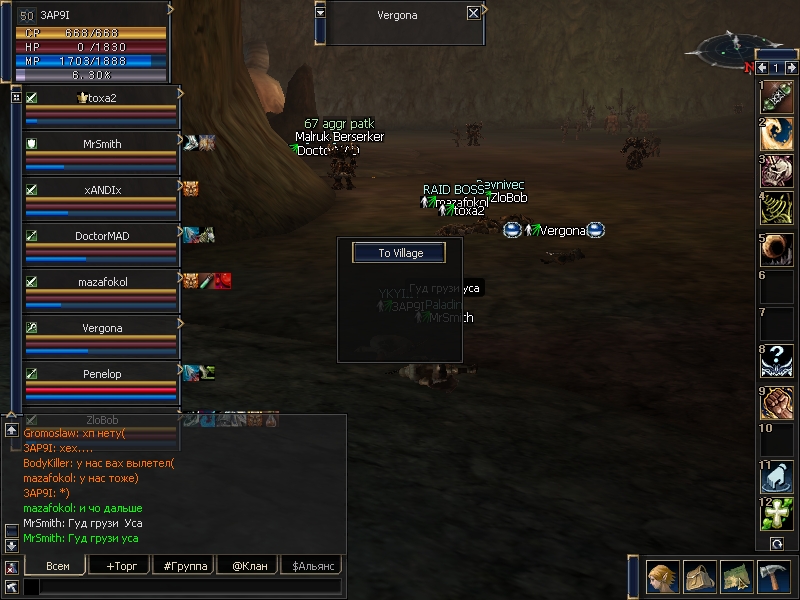Open the @Клан clan chat tab
This screenshot has width=800, height=600.
click(247, 565)
